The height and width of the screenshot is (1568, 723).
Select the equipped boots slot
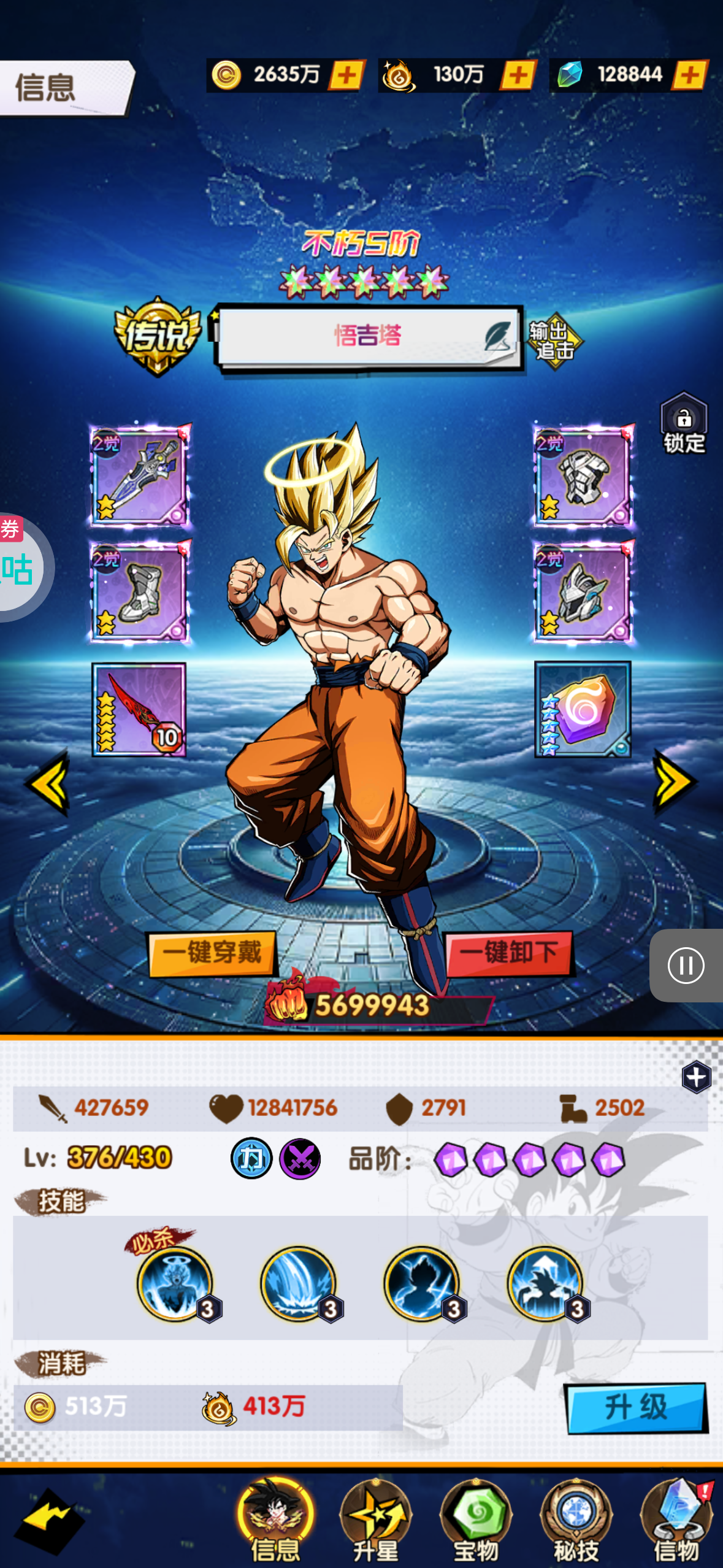(140, 591)
